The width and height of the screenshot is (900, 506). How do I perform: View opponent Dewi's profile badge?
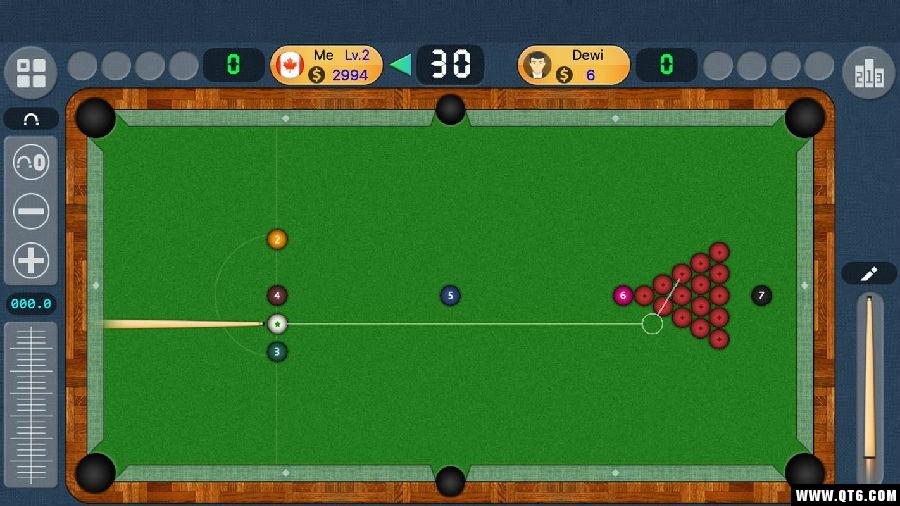click(573, 65)
